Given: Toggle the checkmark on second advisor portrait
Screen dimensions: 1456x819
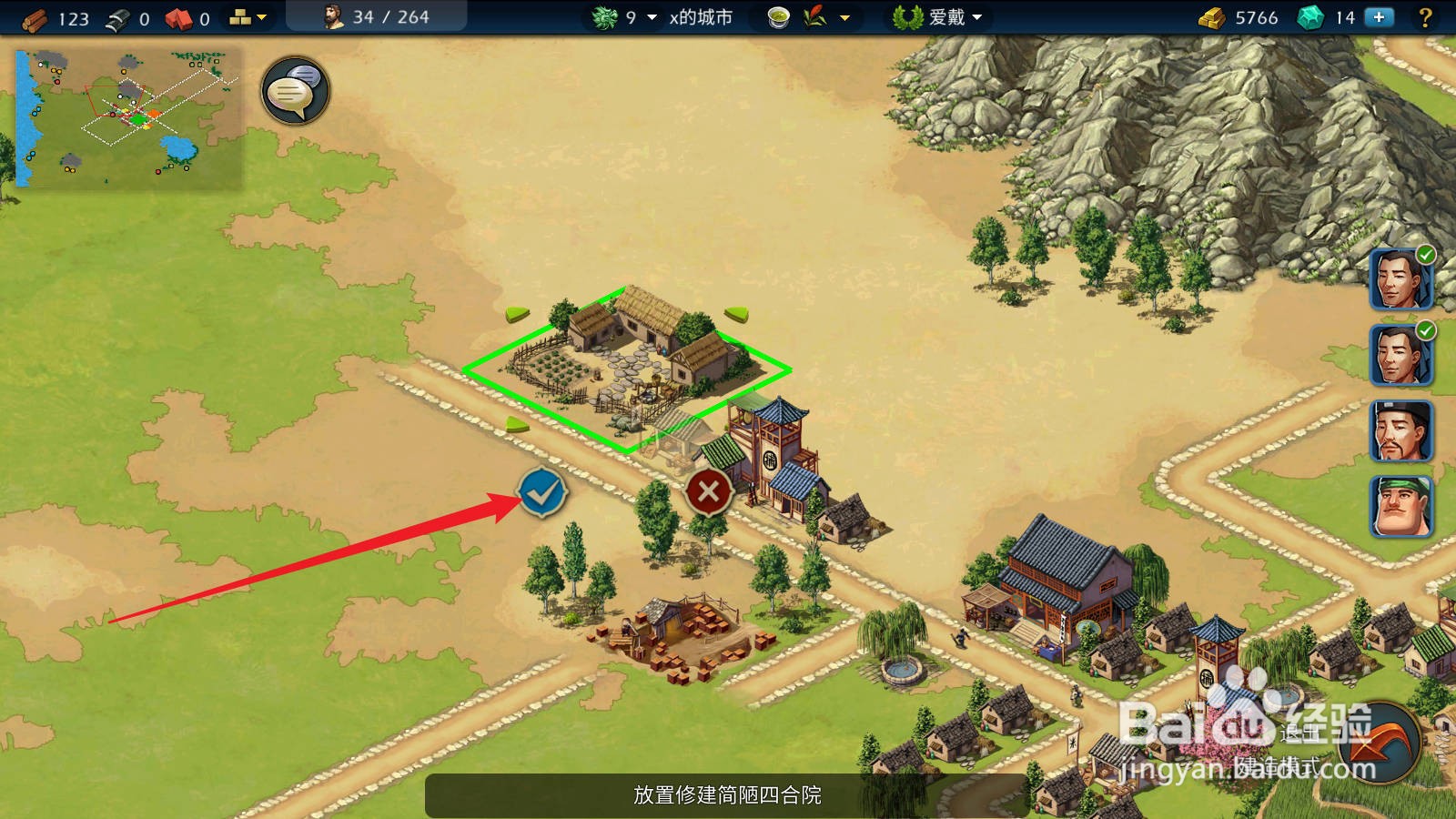Looking at the screenshot, I should point(1425,332).
